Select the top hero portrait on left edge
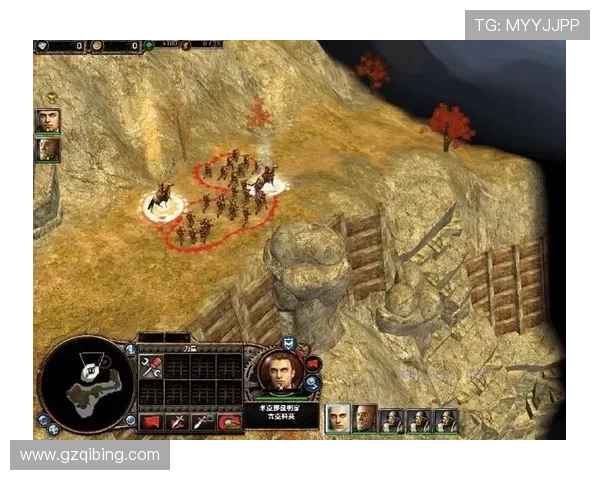This screenshot has height=480, width=600. 47,121
